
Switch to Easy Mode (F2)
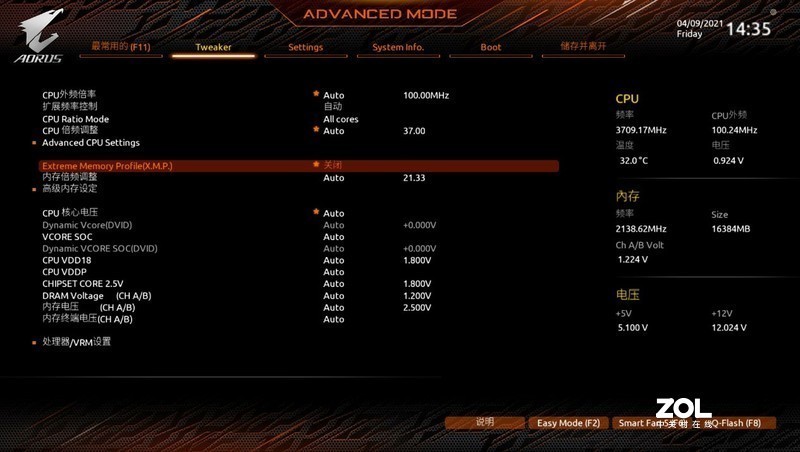(568, 423)
